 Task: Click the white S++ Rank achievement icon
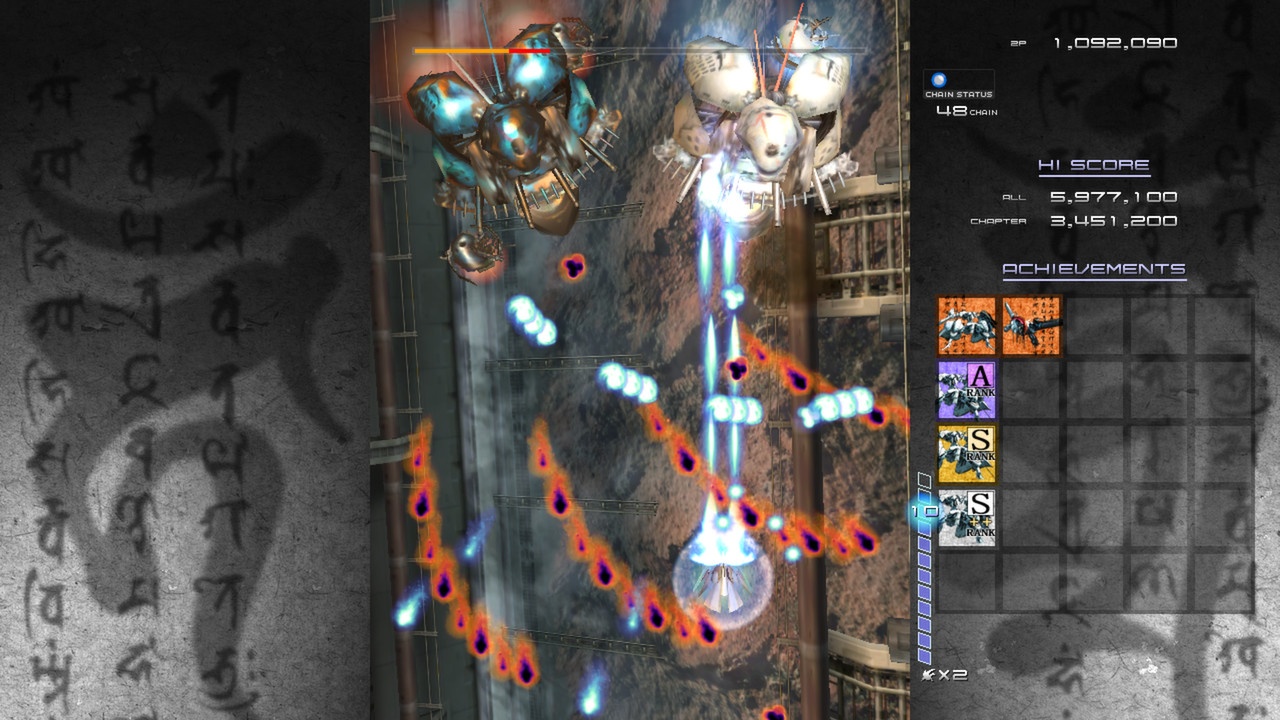965,518
